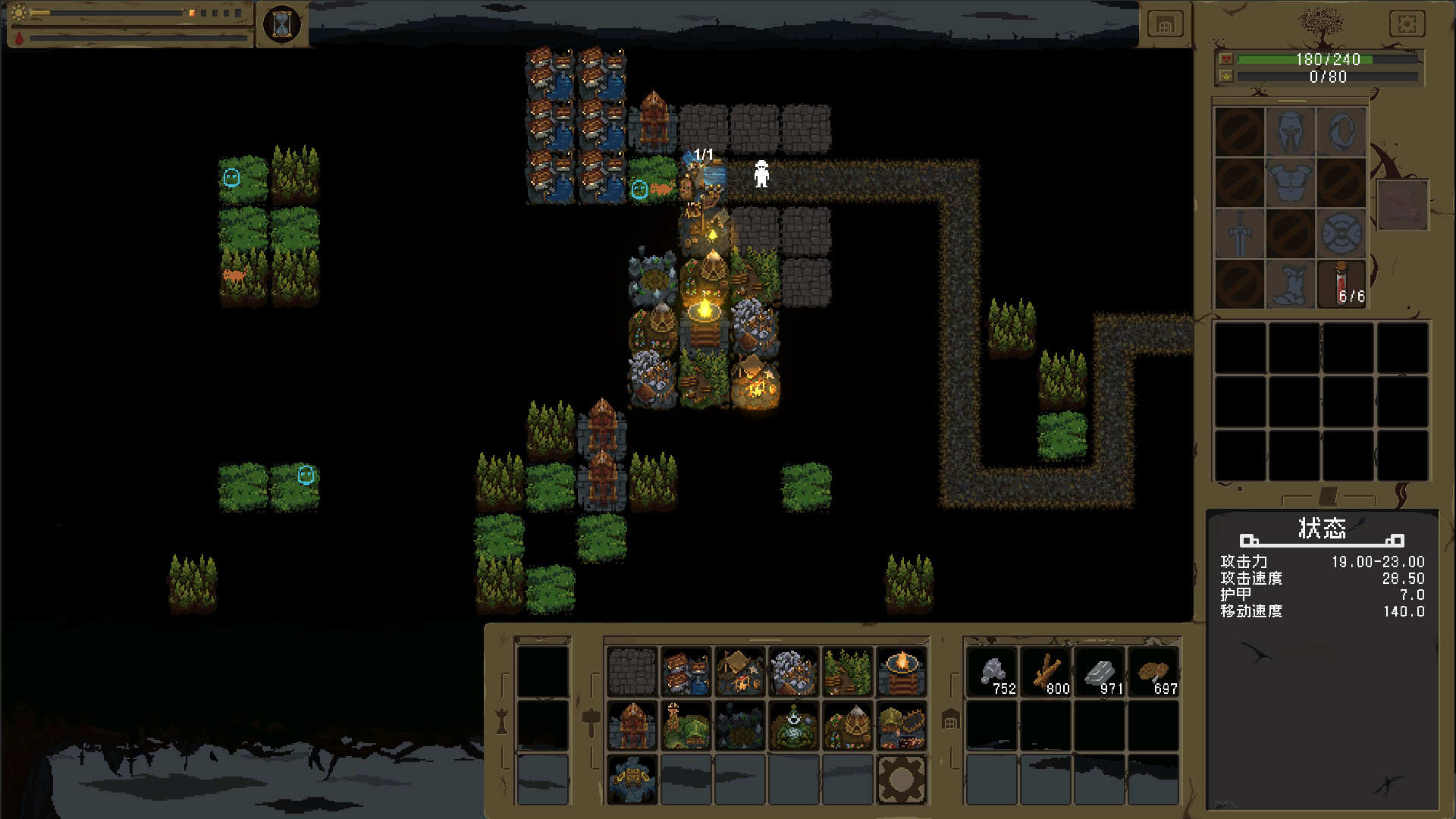Toggle the left view icon on the 状态 header
The image size is (1456, 819).
(1250, 541)
